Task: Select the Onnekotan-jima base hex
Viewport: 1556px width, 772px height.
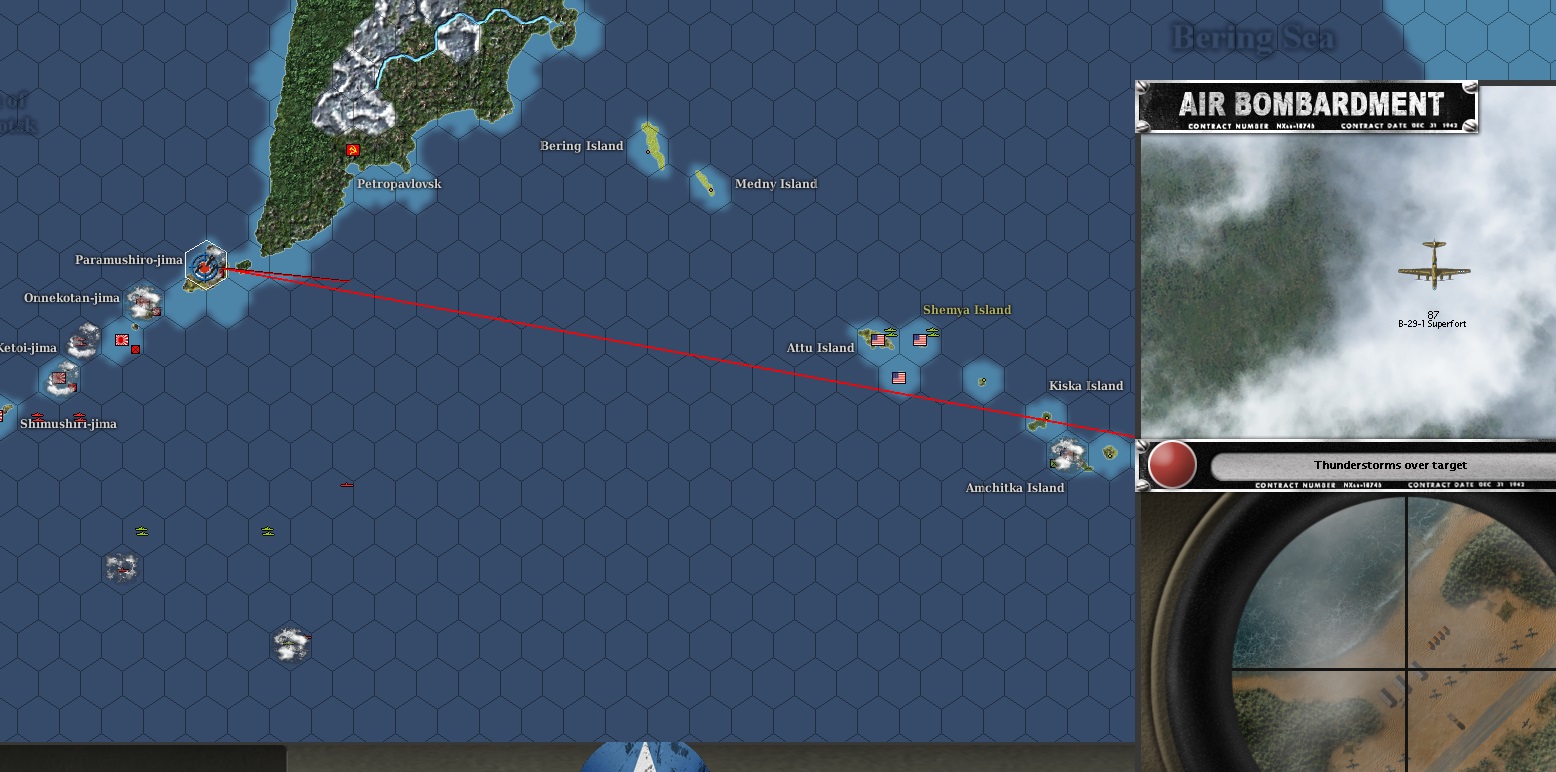Action: (x=145, y=298)
